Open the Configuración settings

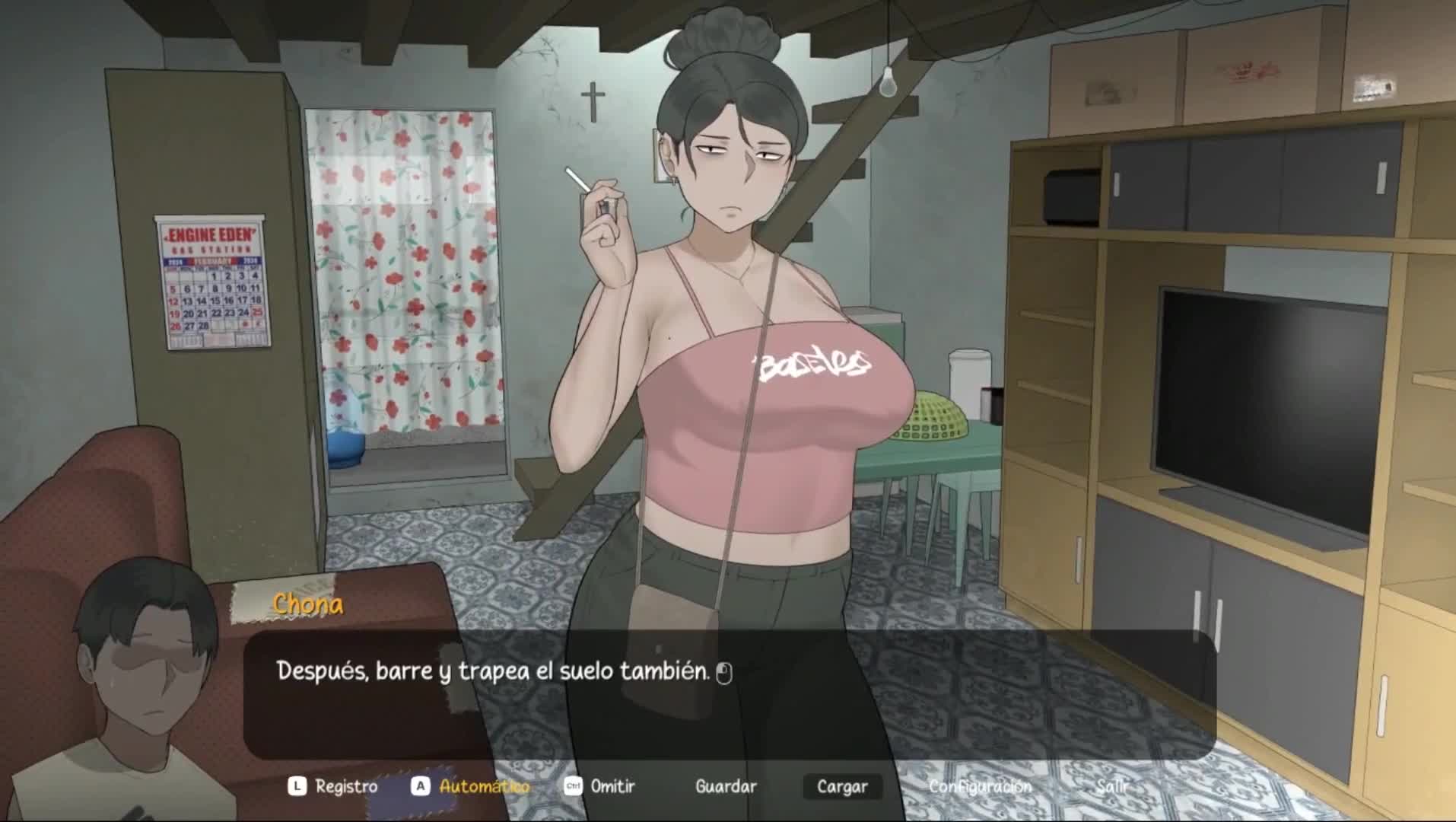coord(980,786)
